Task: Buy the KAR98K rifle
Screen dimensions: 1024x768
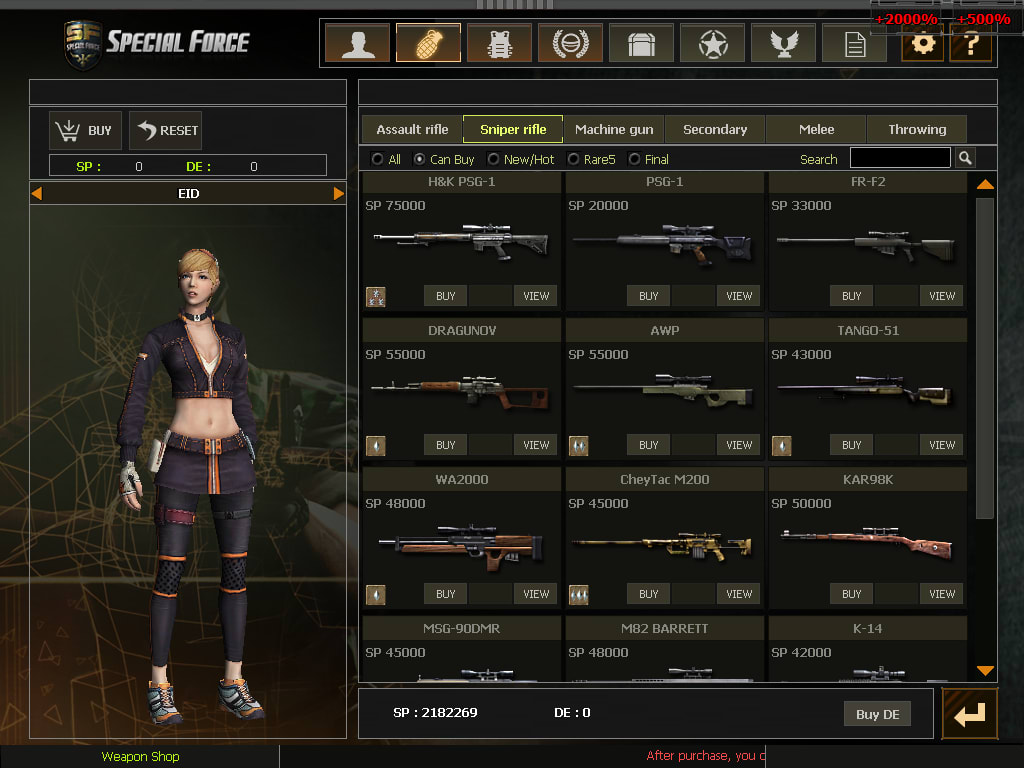Action: point(851,594)
